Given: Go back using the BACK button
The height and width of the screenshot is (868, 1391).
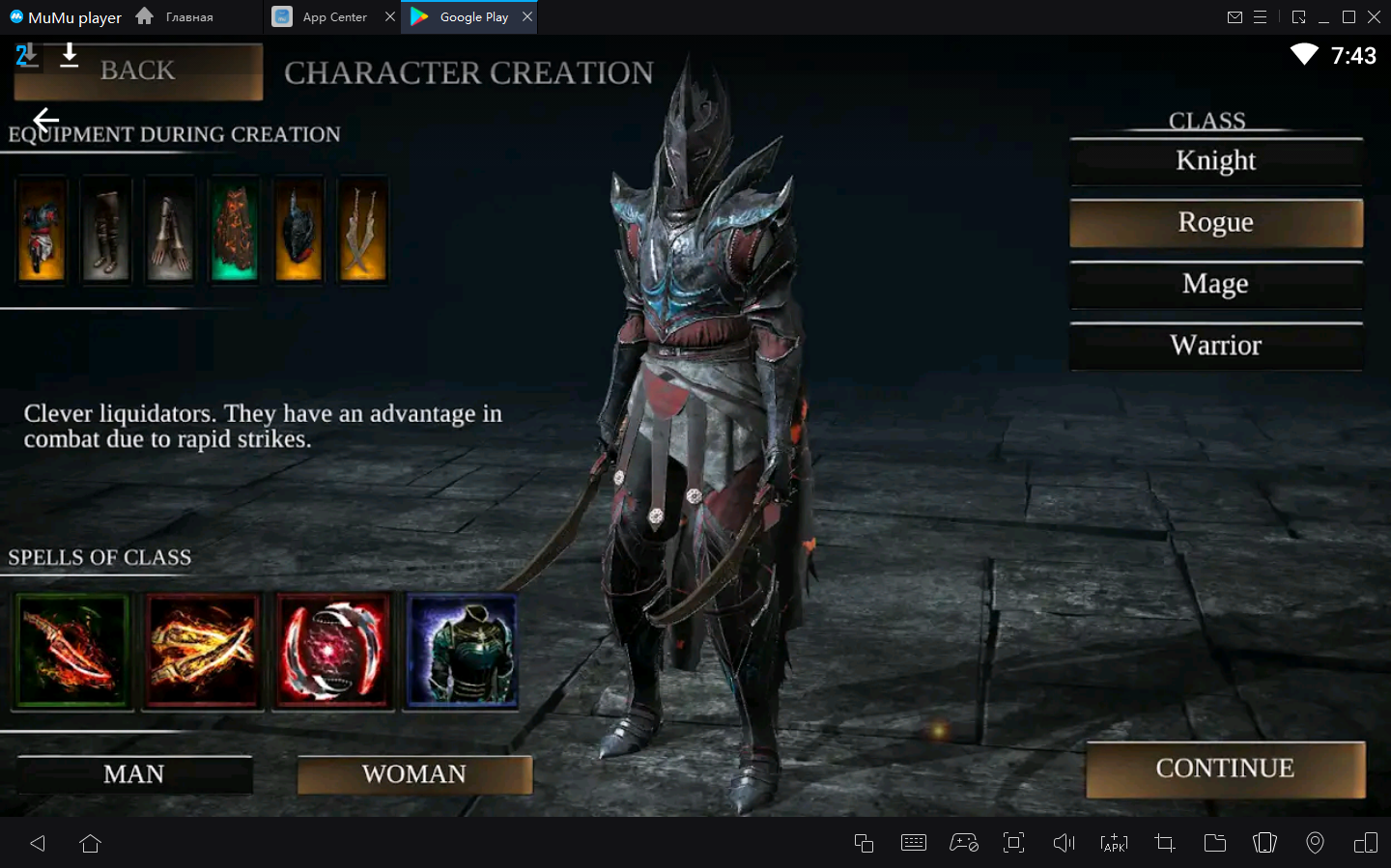Looking at the screenshot, I should [138, 71].
